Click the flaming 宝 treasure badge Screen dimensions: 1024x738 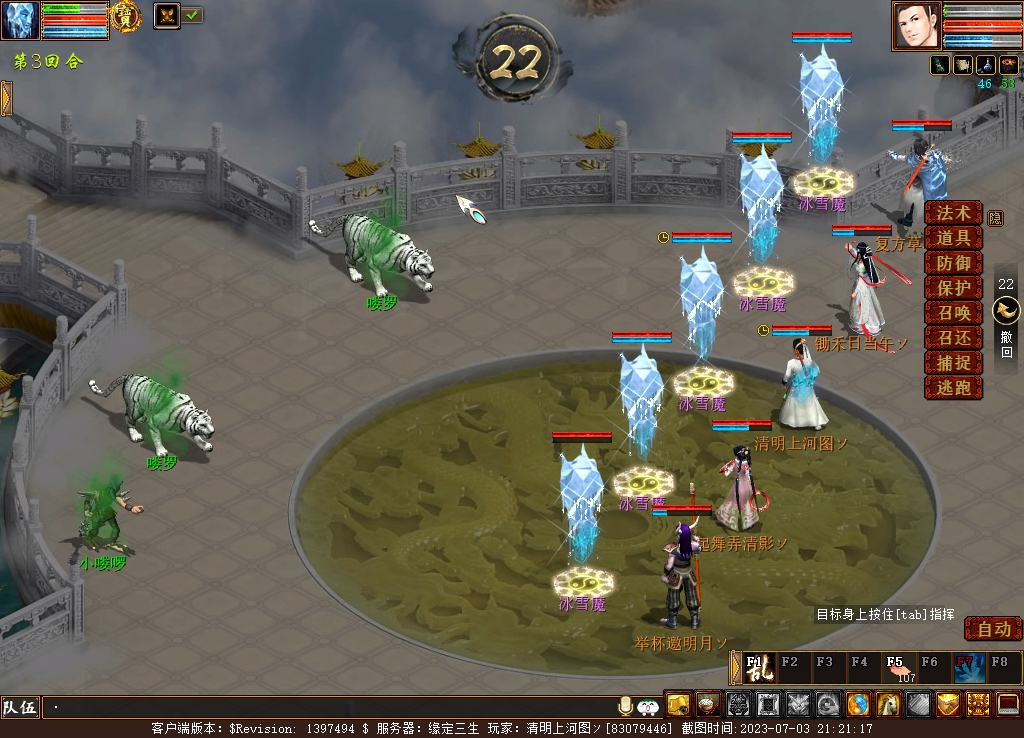(x=125, y=16)
